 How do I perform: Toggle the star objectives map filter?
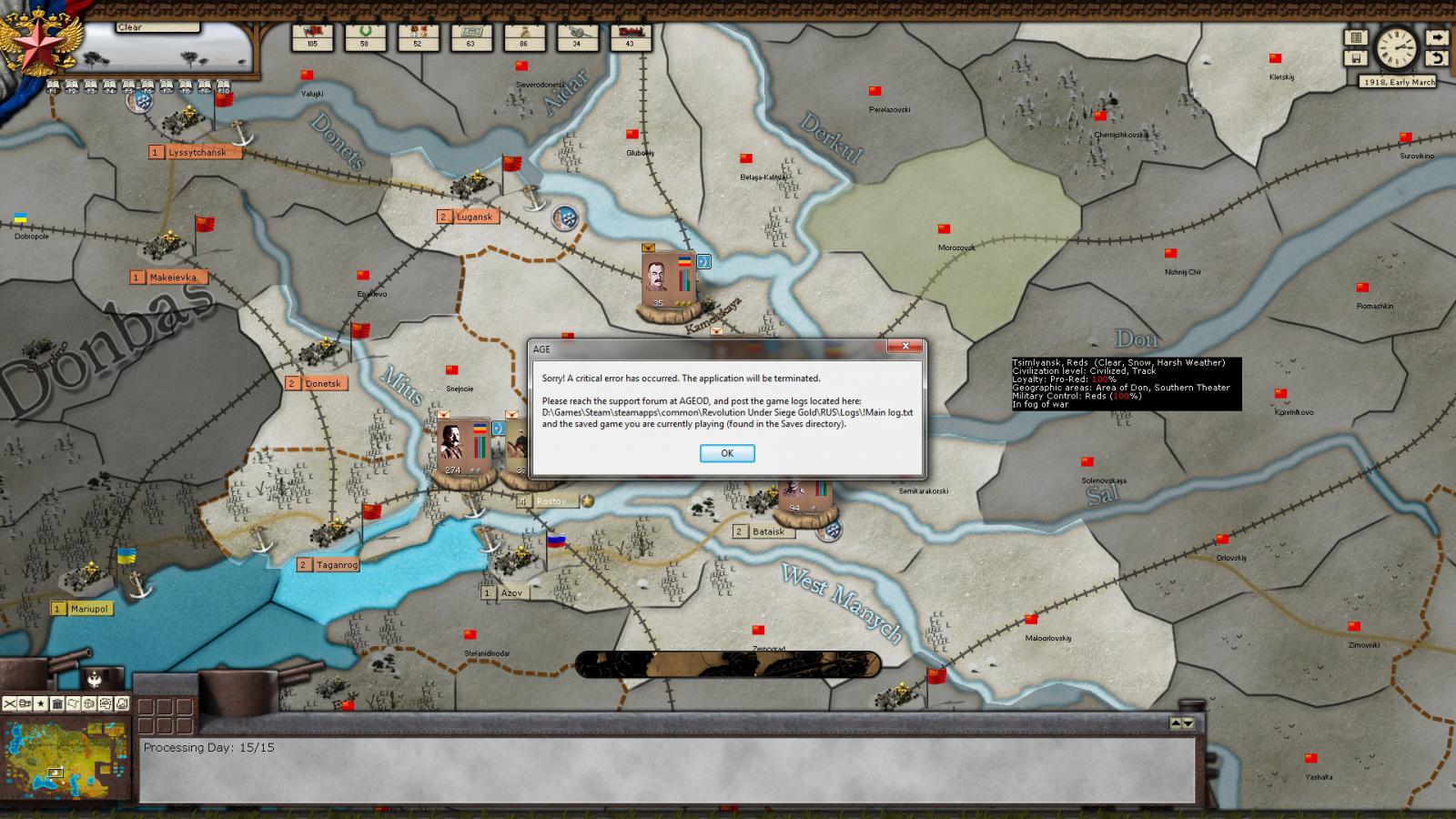41,703
